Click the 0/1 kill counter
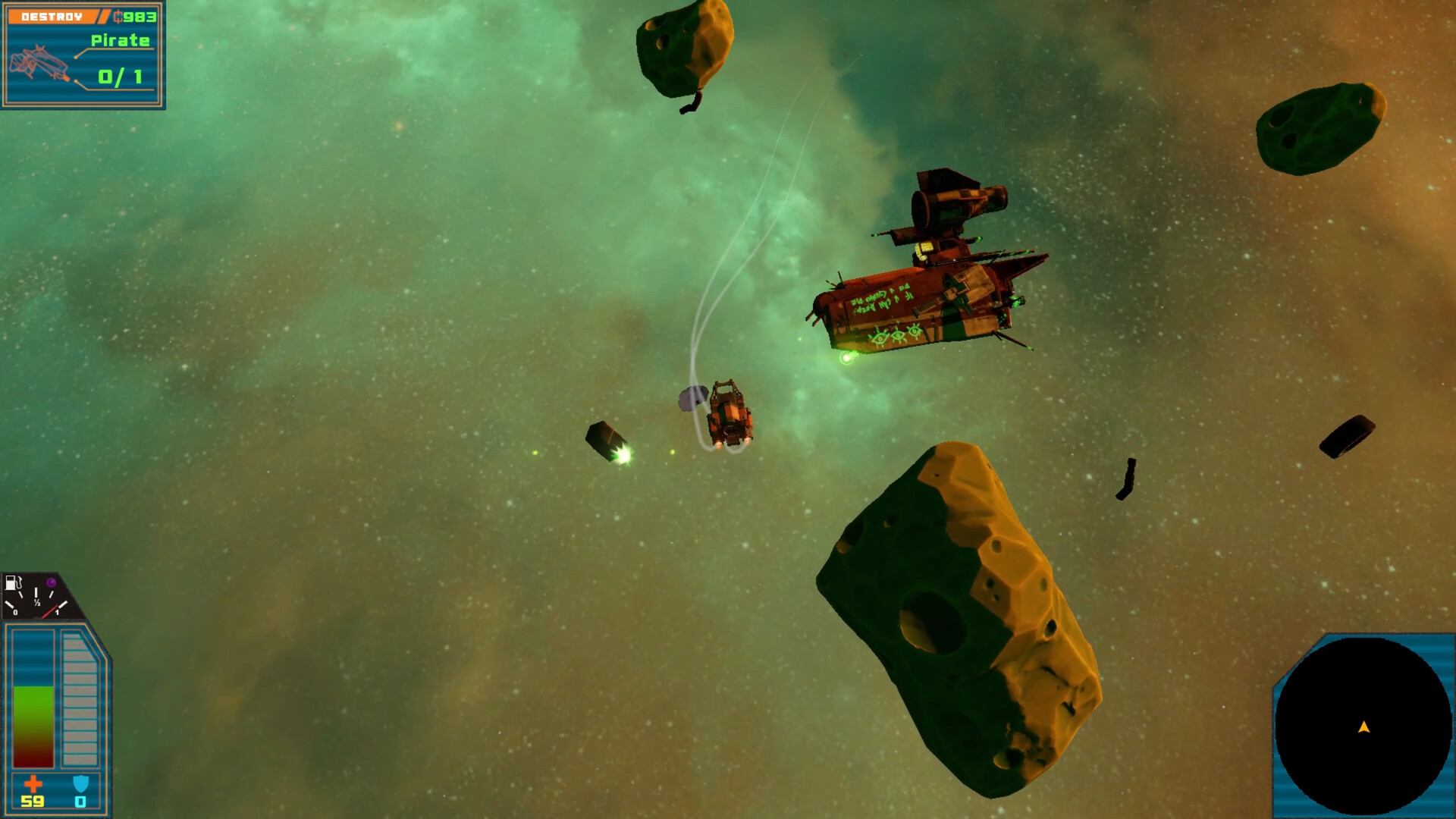The width and height of the screenshot is (1456, 819). tap(119, 76)
